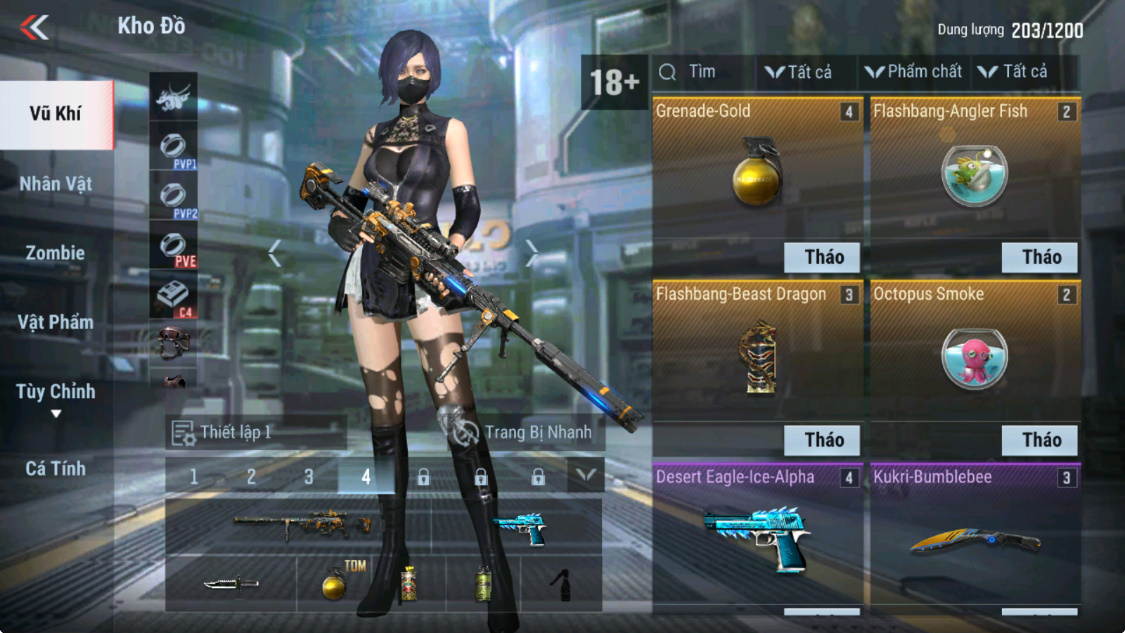Viewport: 1125px width, 633px height.
Task: Open the Cá Tính tab
Action: click(x=55, y=468)
